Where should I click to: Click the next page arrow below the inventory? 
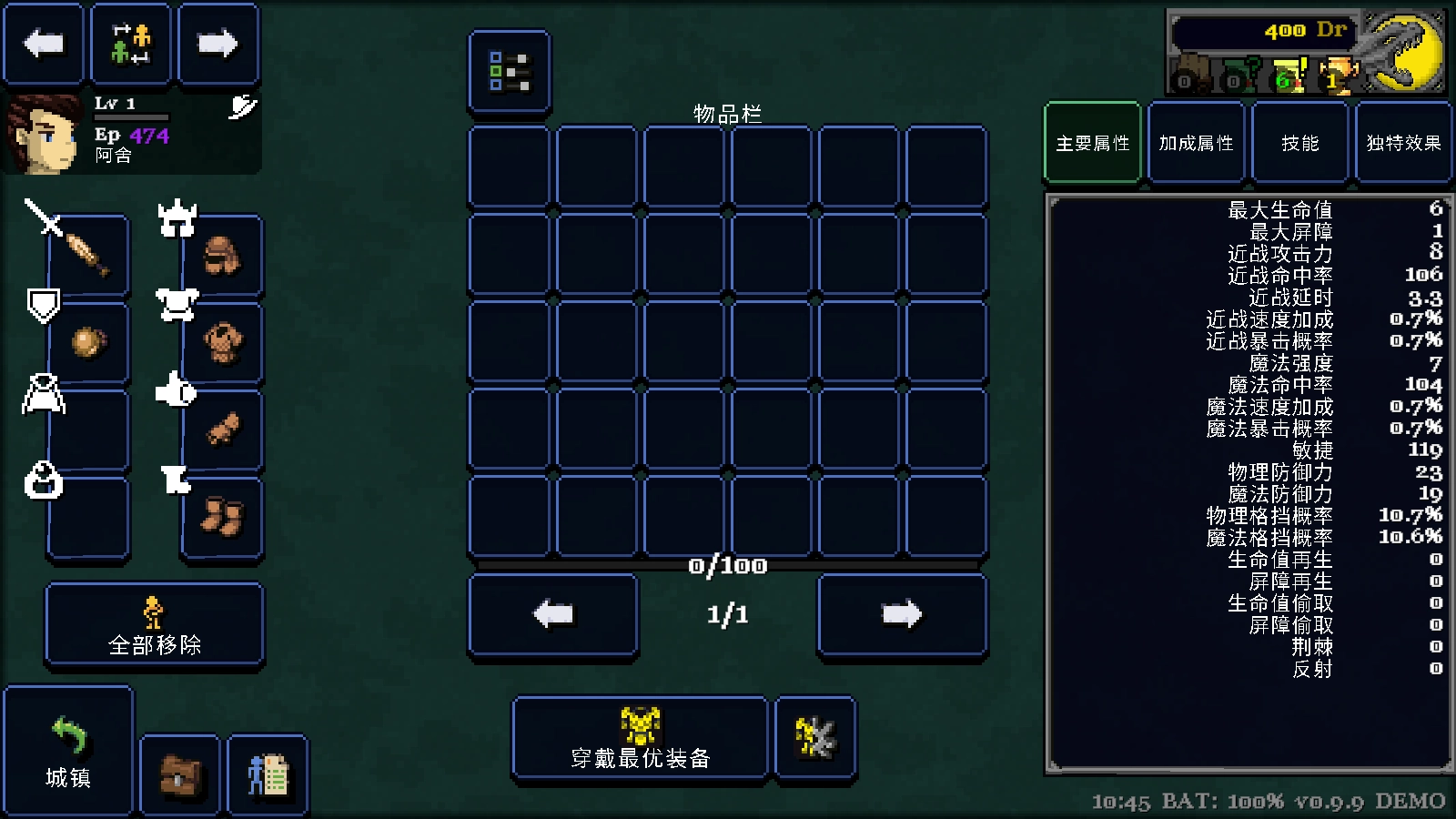(902, 613)
